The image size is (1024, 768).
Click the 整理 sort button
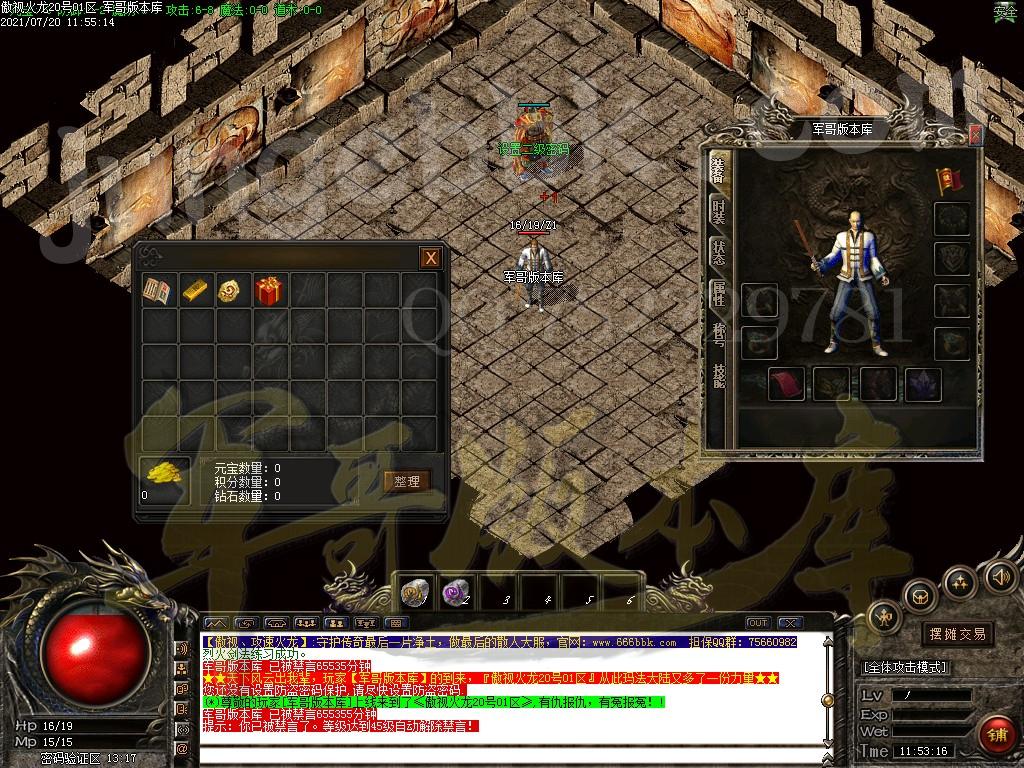407,481
